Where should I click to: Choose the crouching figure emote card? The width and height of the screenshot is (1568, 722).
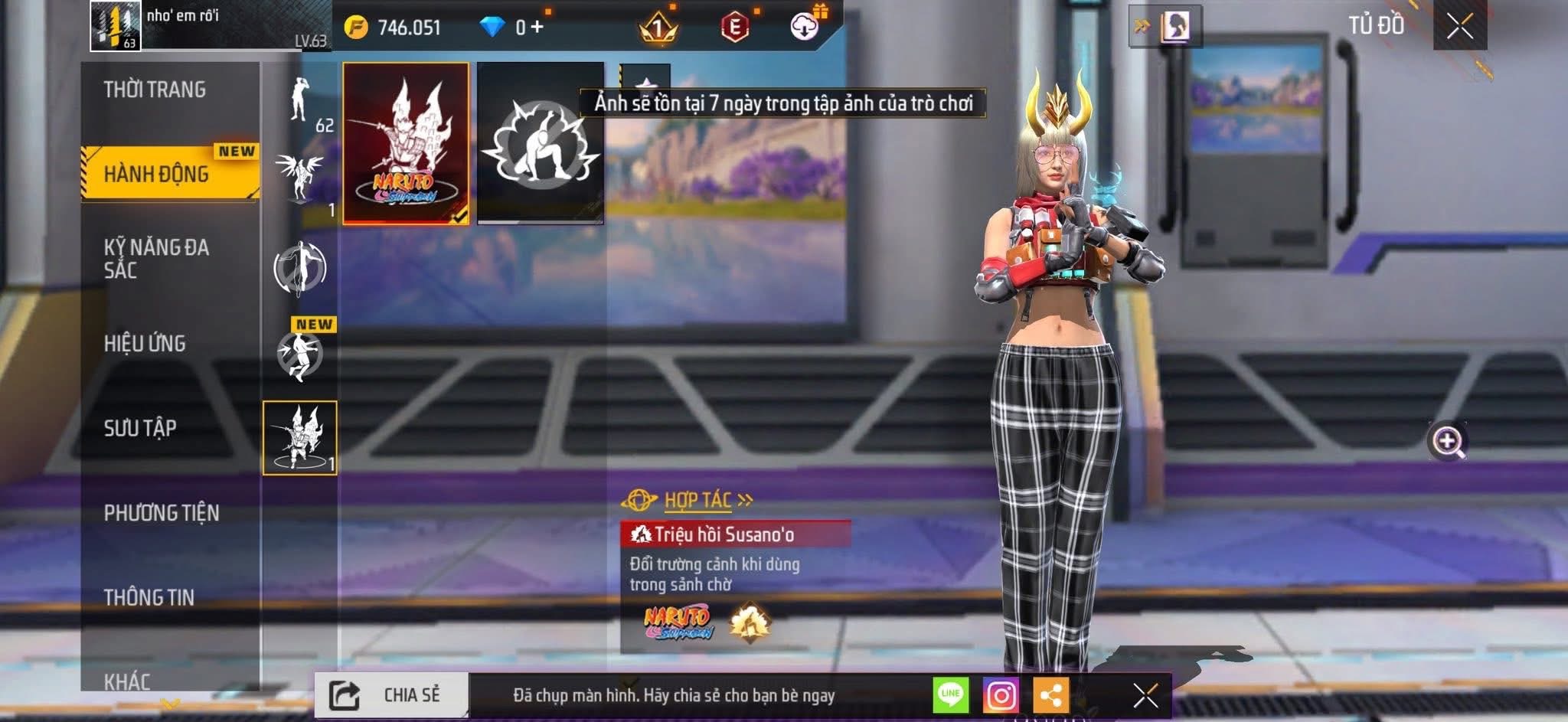pos(541,144)
